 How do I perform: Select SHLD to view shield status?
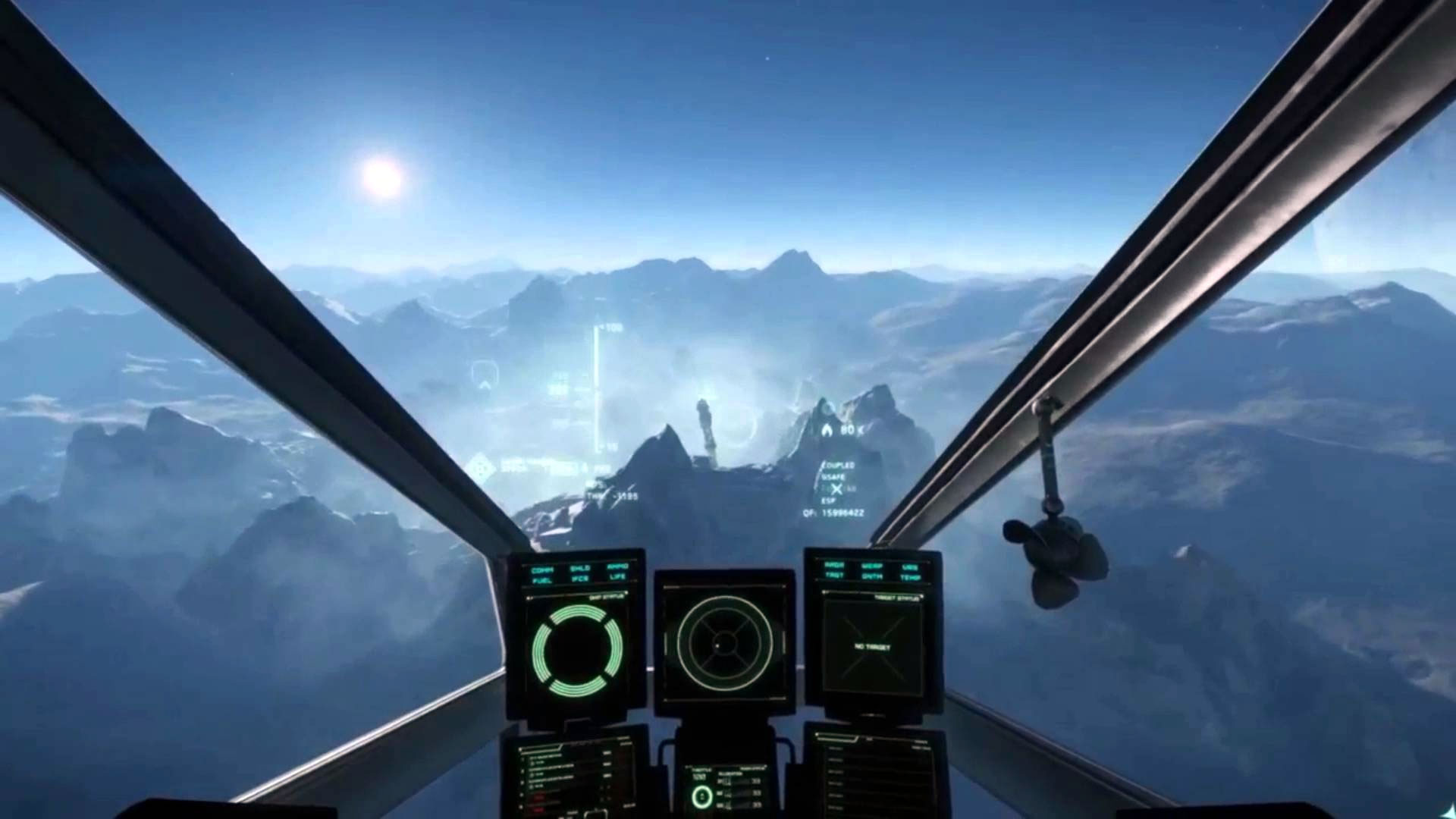580,569
